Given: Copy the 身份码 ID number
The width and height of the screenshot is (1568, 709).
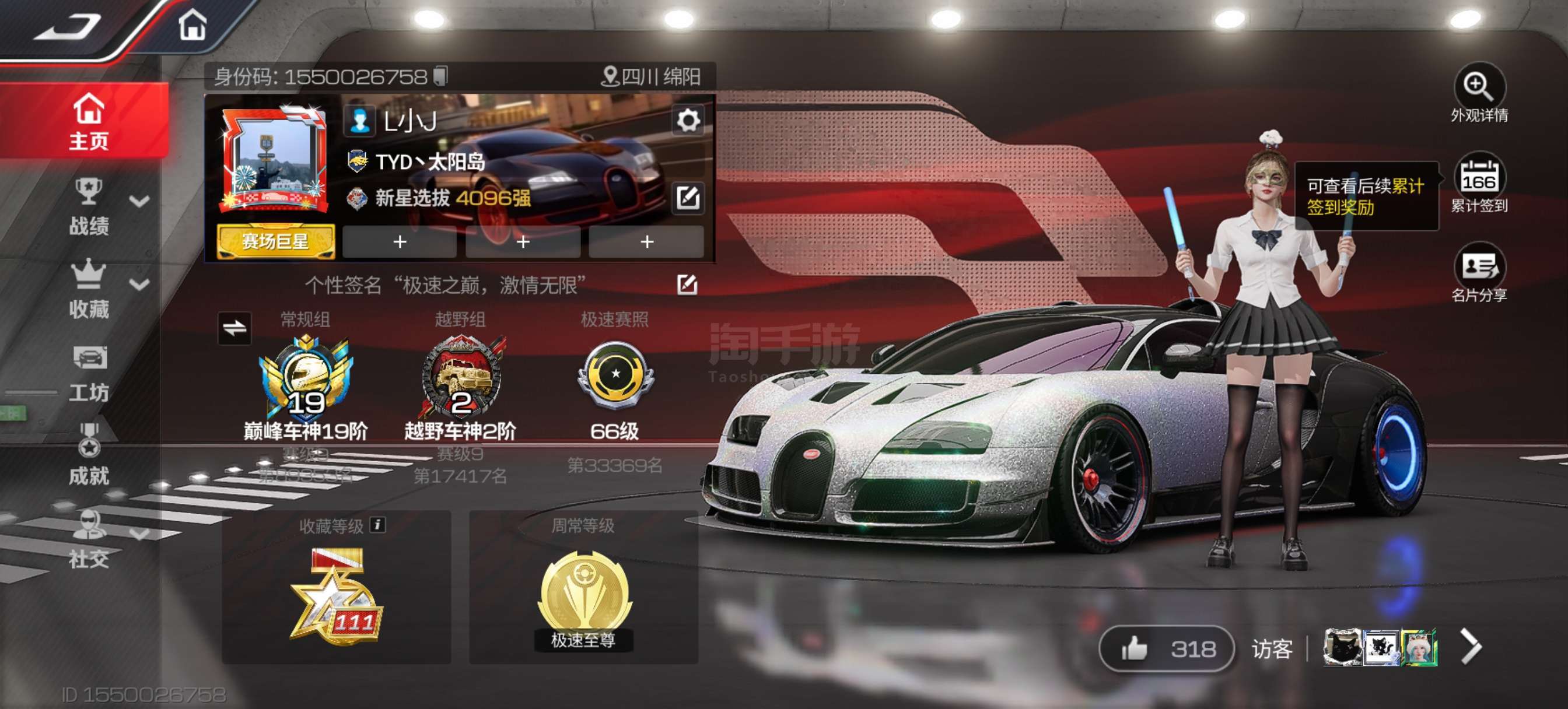Looking at the screenshot, I should click(x=440, y=76).
